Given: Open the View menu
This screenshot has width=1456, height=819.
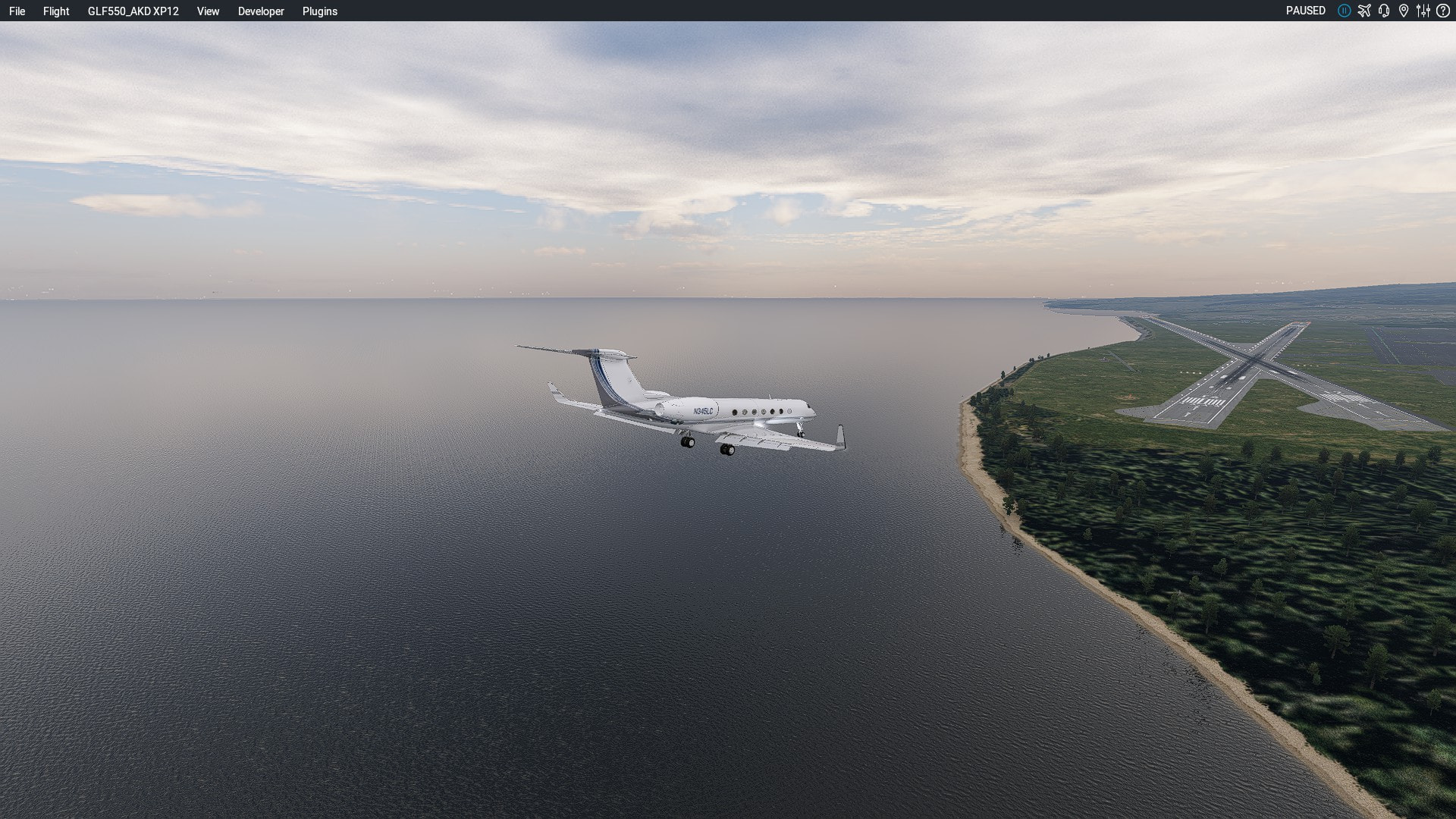Looking at the screenshot, I should point(208,11).
